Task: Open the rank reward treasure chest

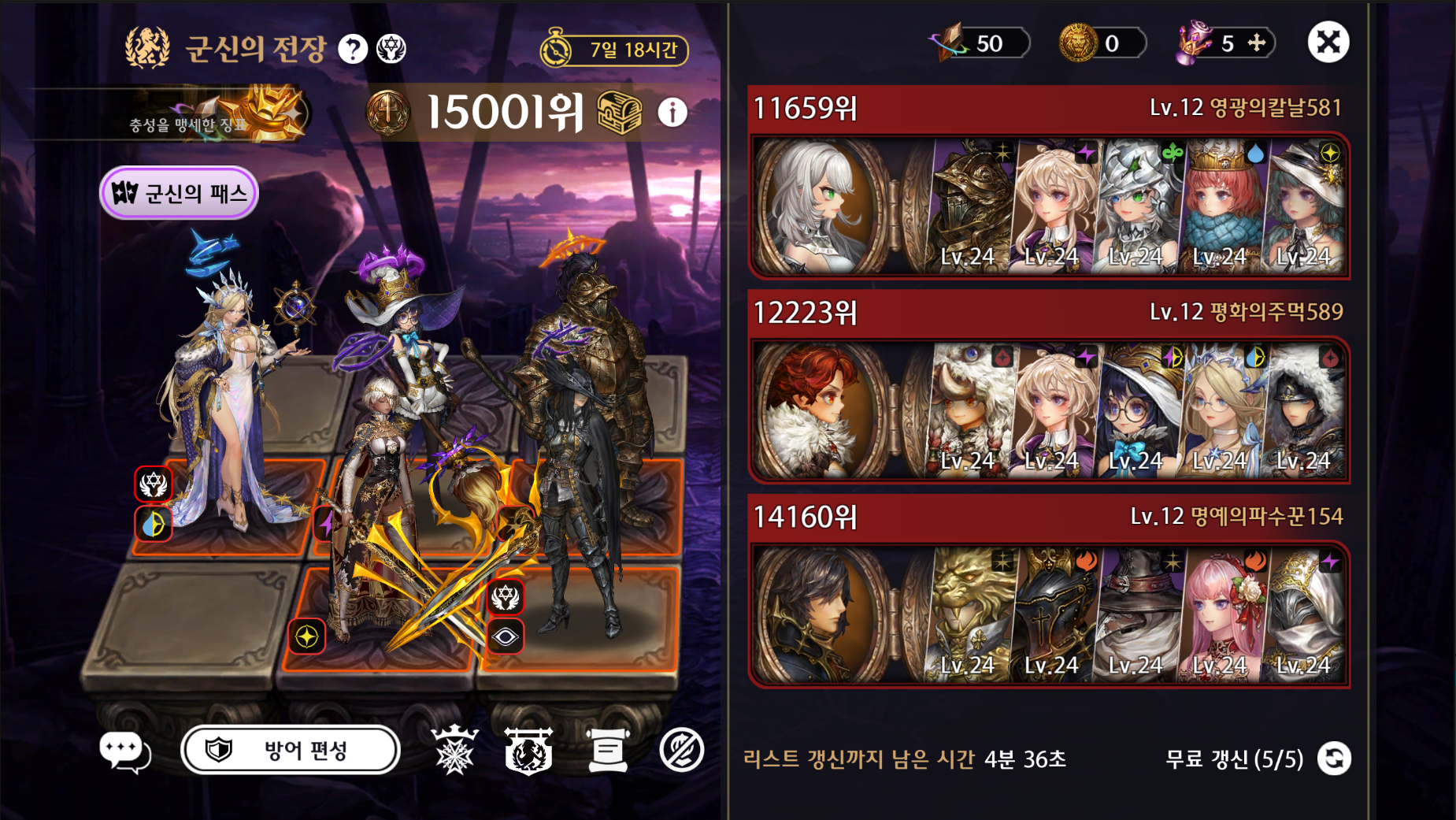Action: (x=619, y=113)
